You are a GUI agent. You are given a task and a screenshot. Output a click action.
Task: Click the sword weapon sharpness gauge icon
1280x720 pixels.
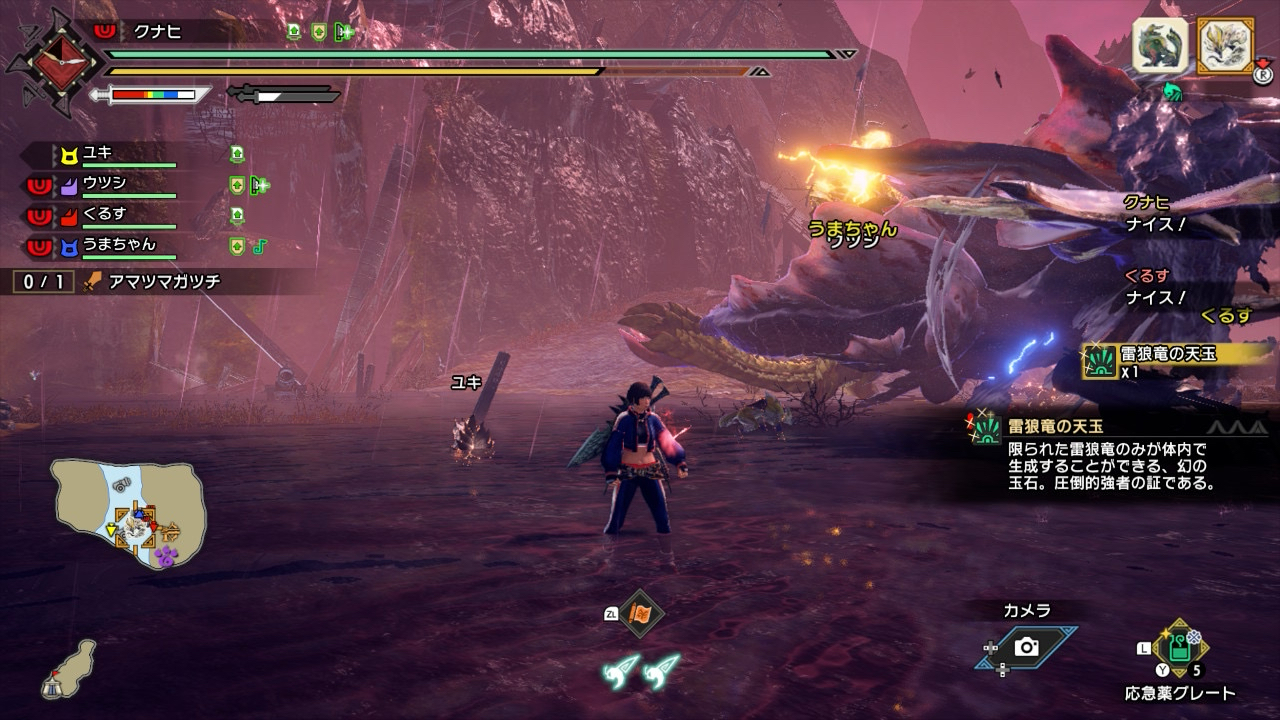pyautogui.click(x=150, y=95)
